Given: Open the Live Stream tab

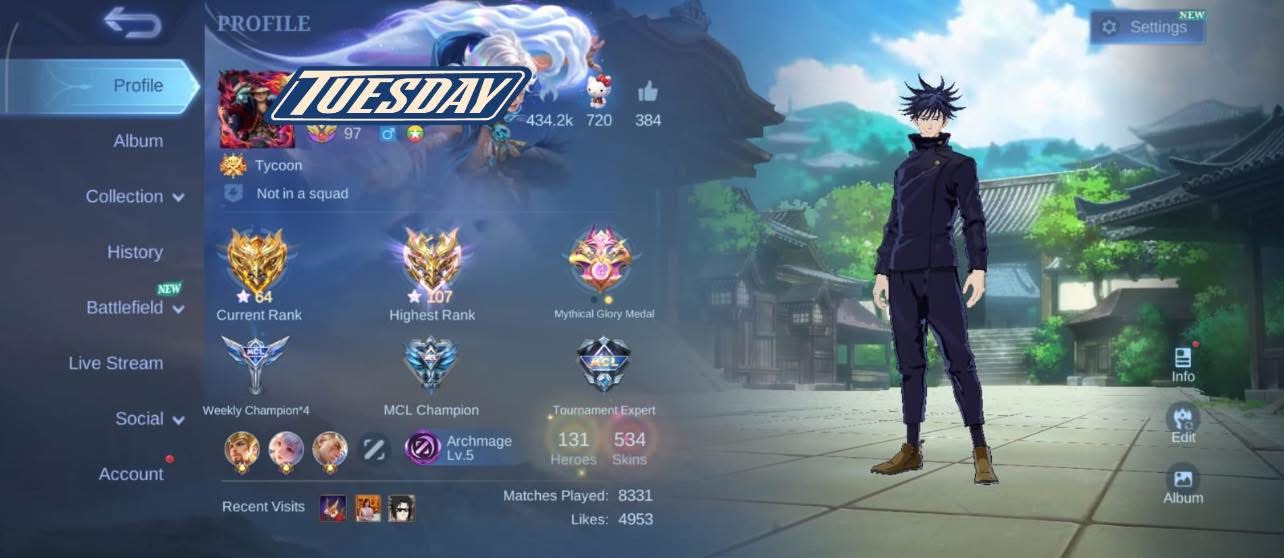Looking at the screenshot, I should [x=115, y=363].
